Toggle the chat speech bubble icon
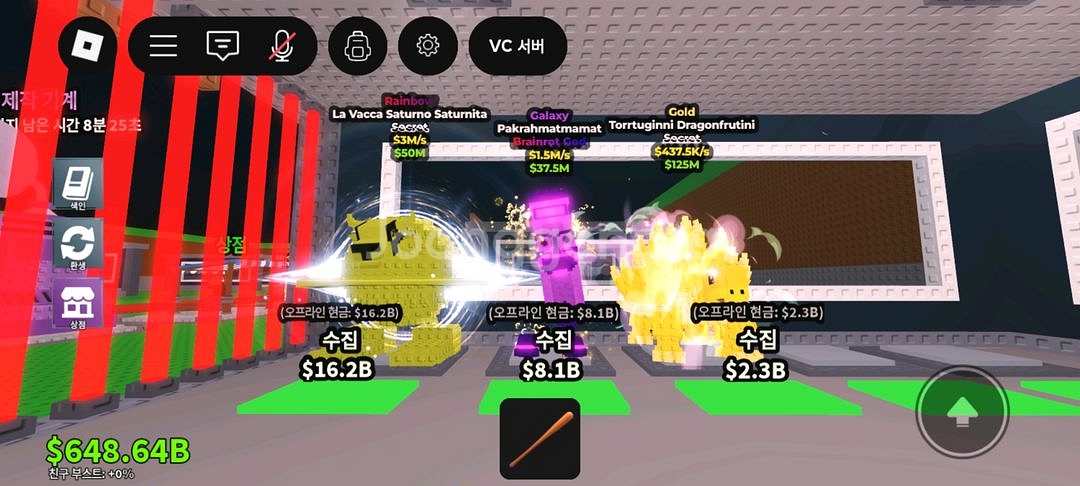 (222, 46)
